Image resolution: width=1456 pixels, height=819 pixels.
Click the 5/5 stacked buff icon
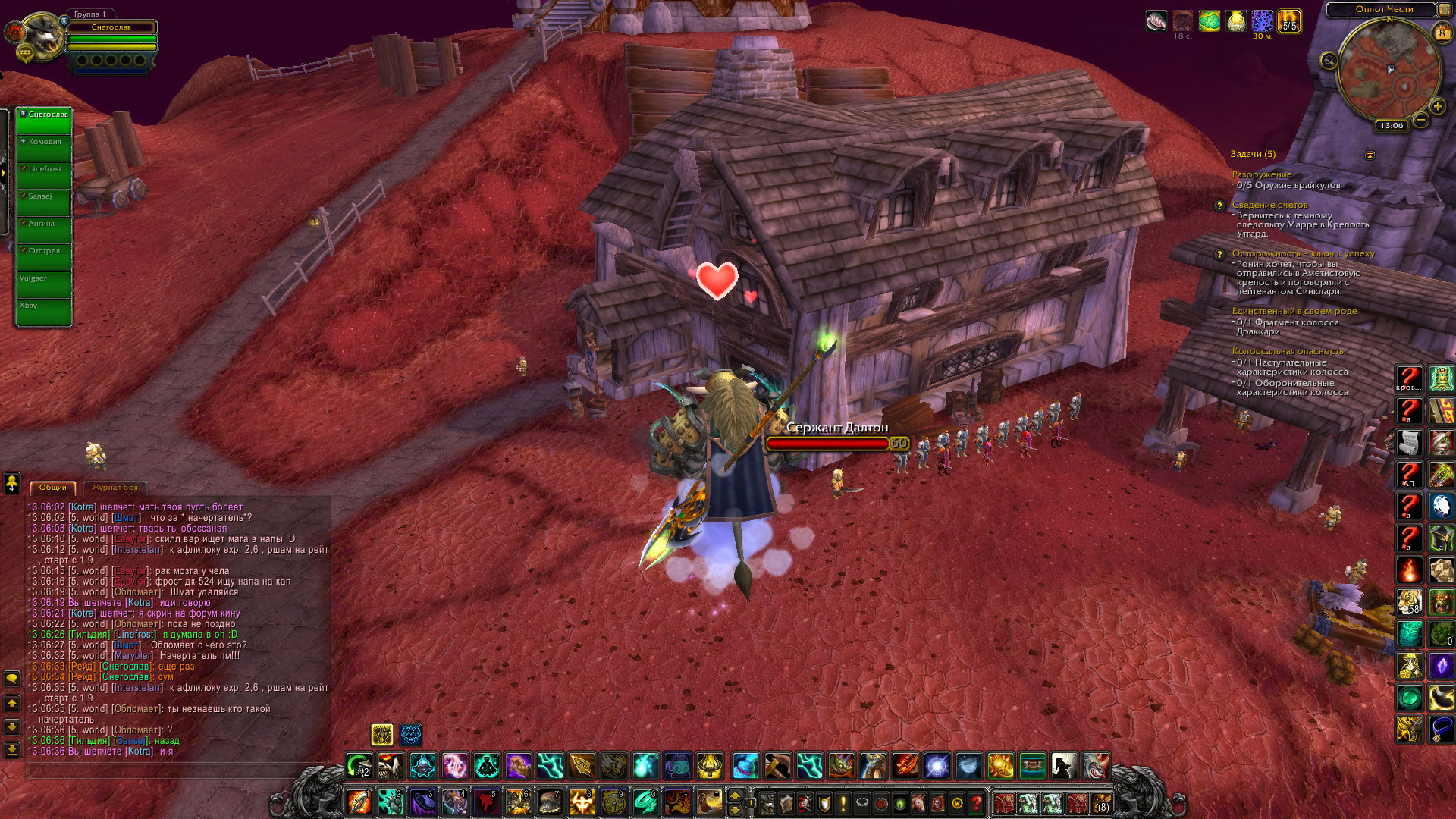coord(1288,21)
